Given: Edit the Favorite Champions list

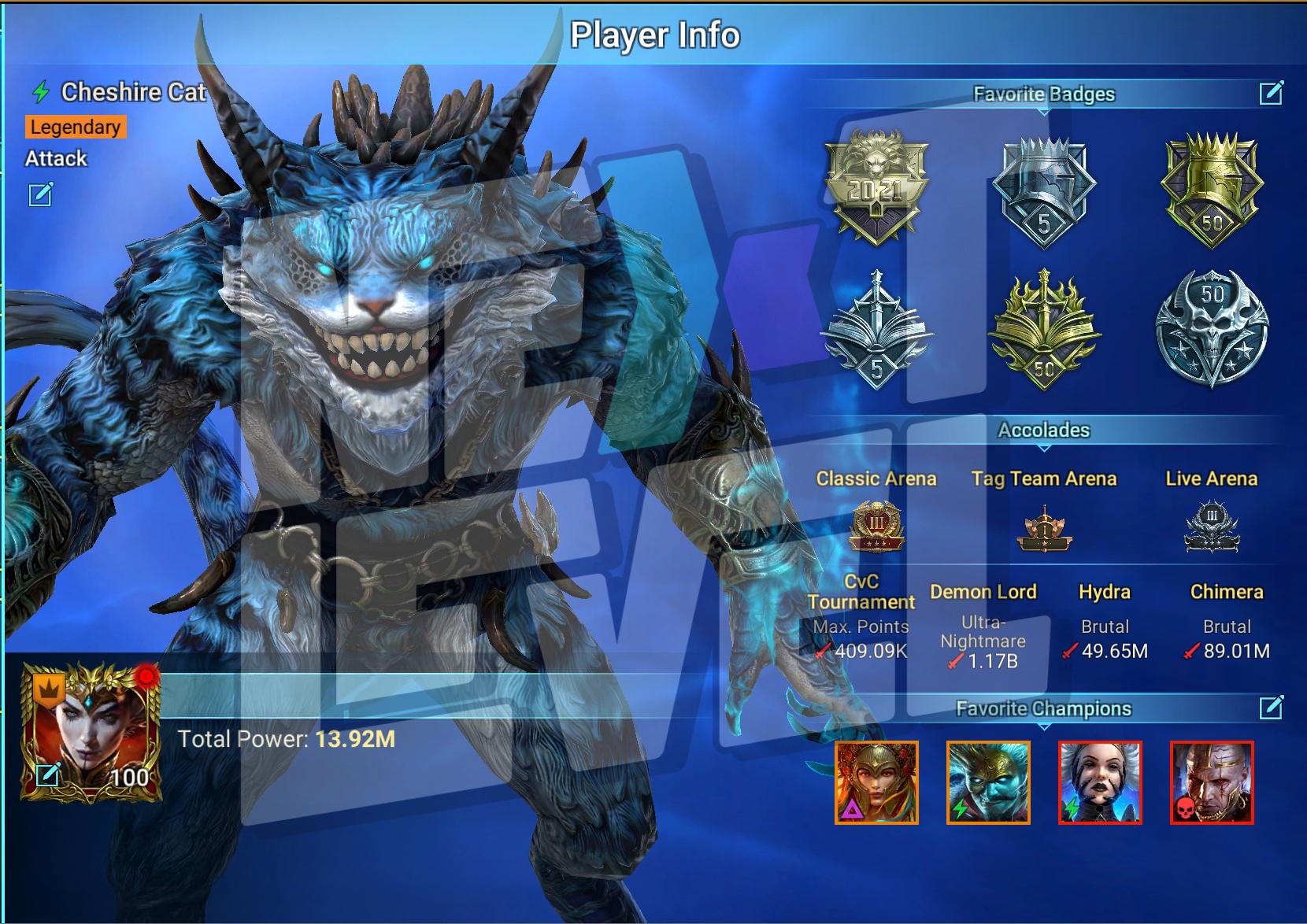Looking at the screenshot, I should point(1271,708).
